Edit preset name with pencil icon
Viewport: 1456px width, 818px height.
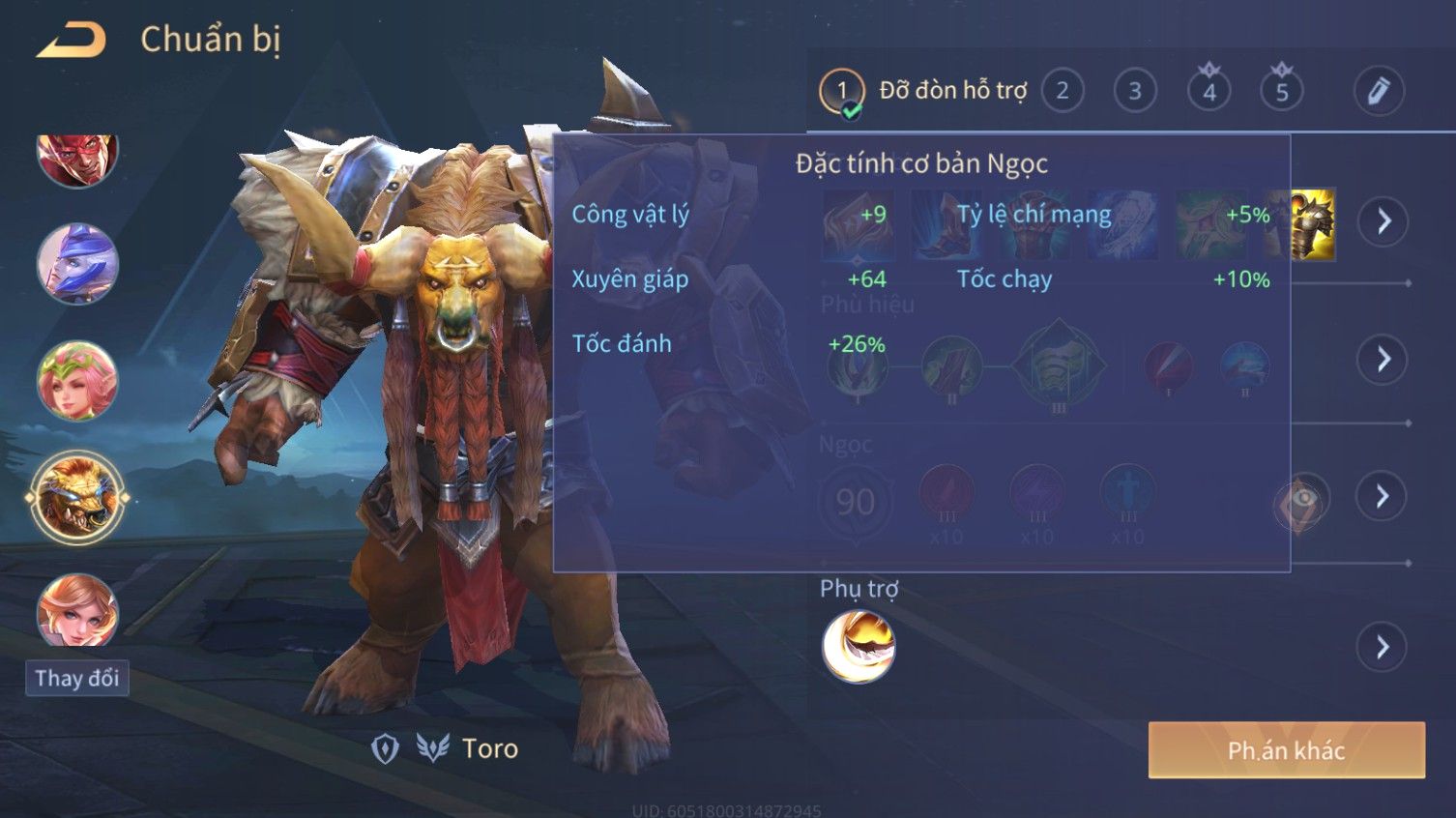pos(1378,91)
